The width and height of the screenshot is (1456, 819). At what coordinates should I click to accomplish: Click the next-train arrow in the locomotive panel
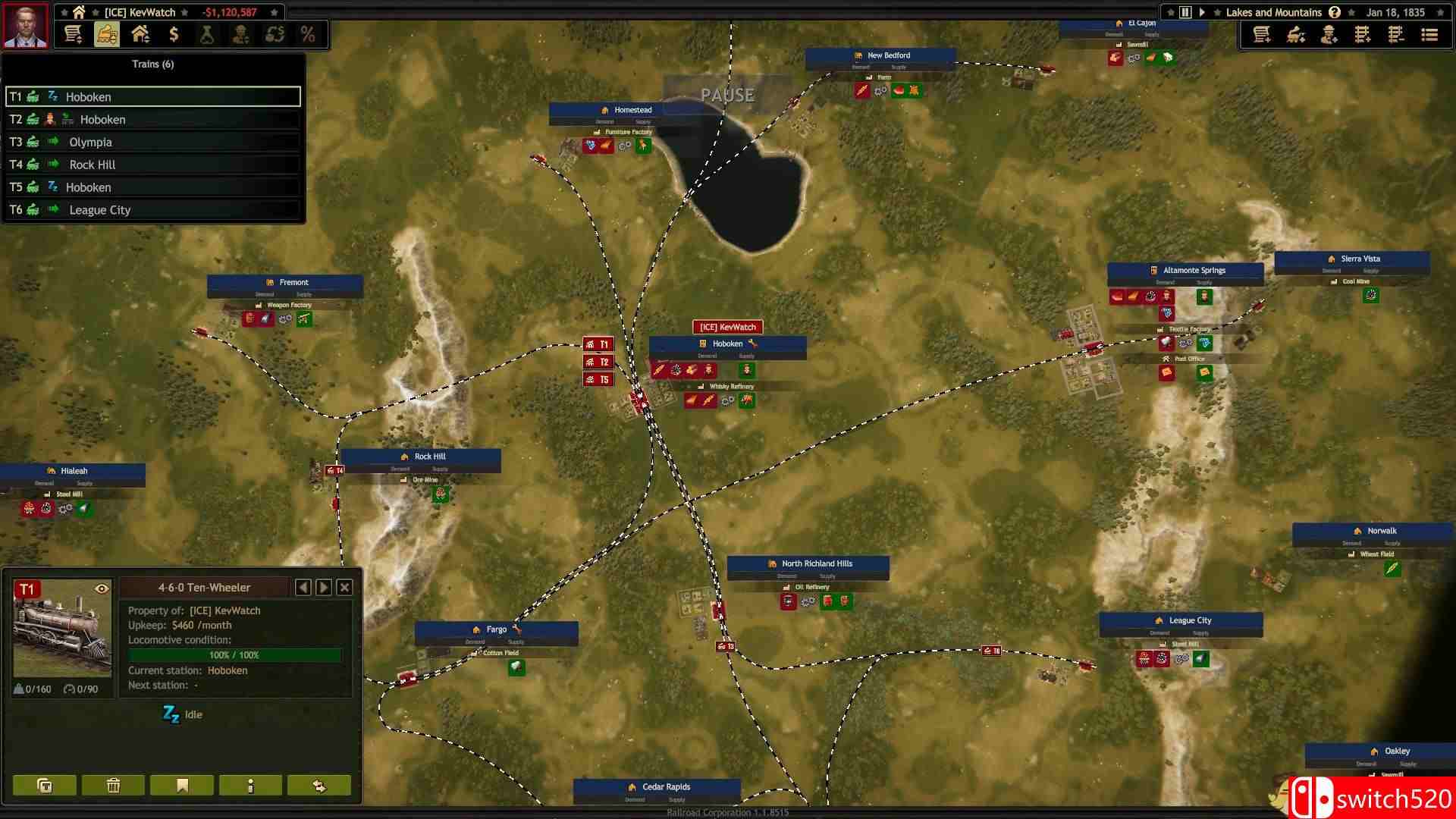(x=324, y=587)
